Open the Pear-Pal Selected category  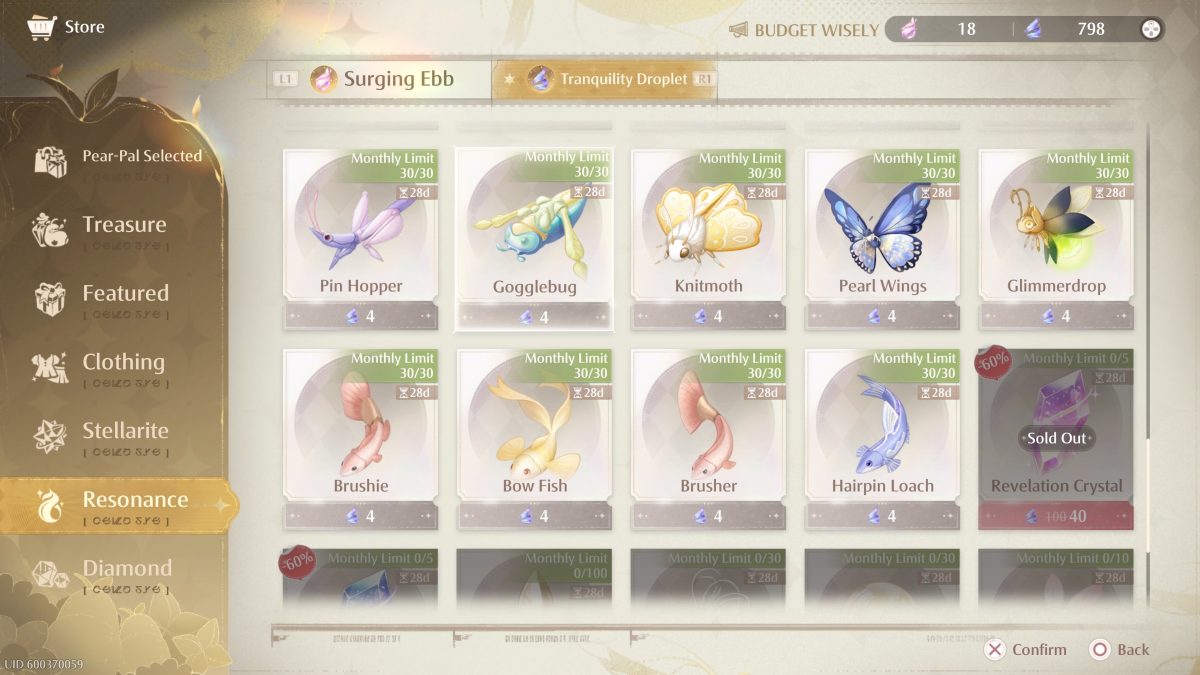[x=141, y=157]
